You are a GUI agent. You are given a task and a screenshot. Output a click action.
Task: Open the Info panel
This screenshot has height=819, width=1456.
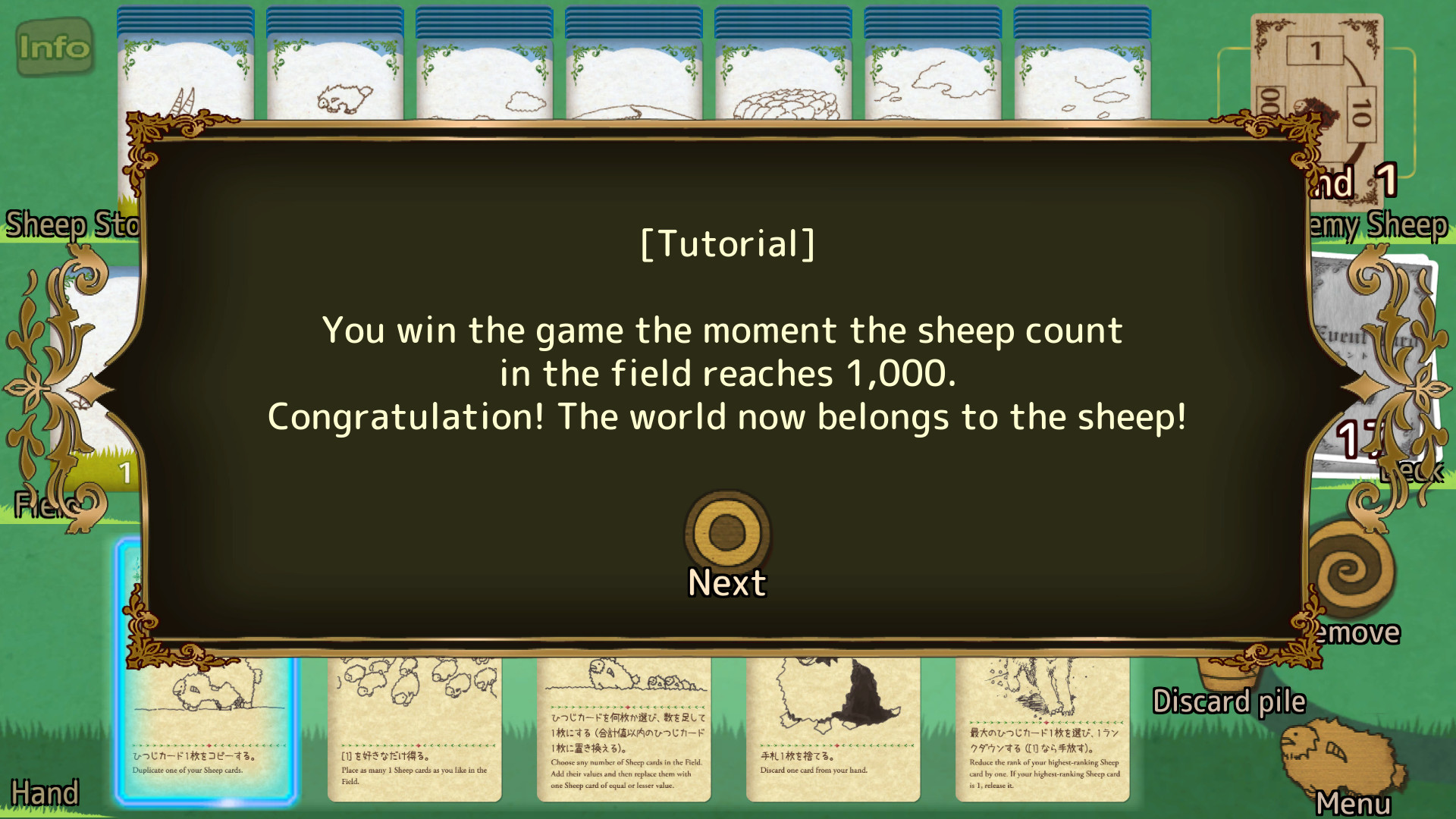tap(55, 47)
